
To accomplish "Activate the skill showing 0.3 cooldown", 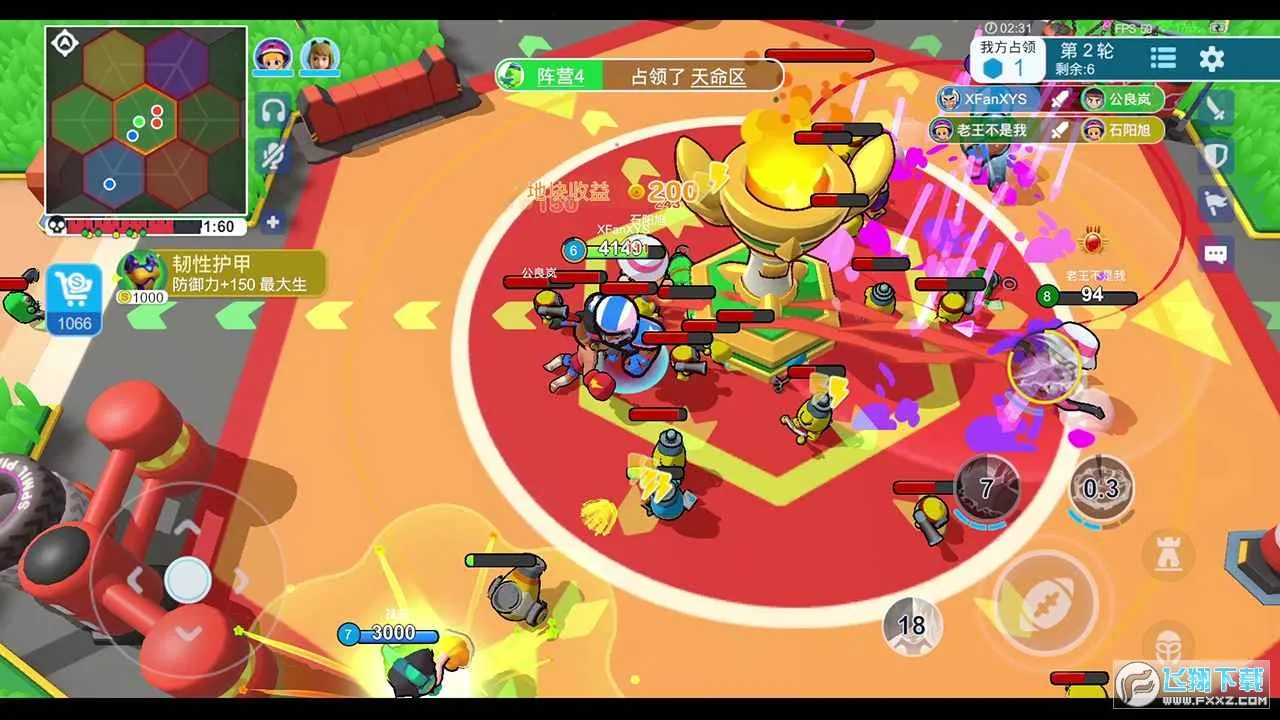I will pos(1101,488).
